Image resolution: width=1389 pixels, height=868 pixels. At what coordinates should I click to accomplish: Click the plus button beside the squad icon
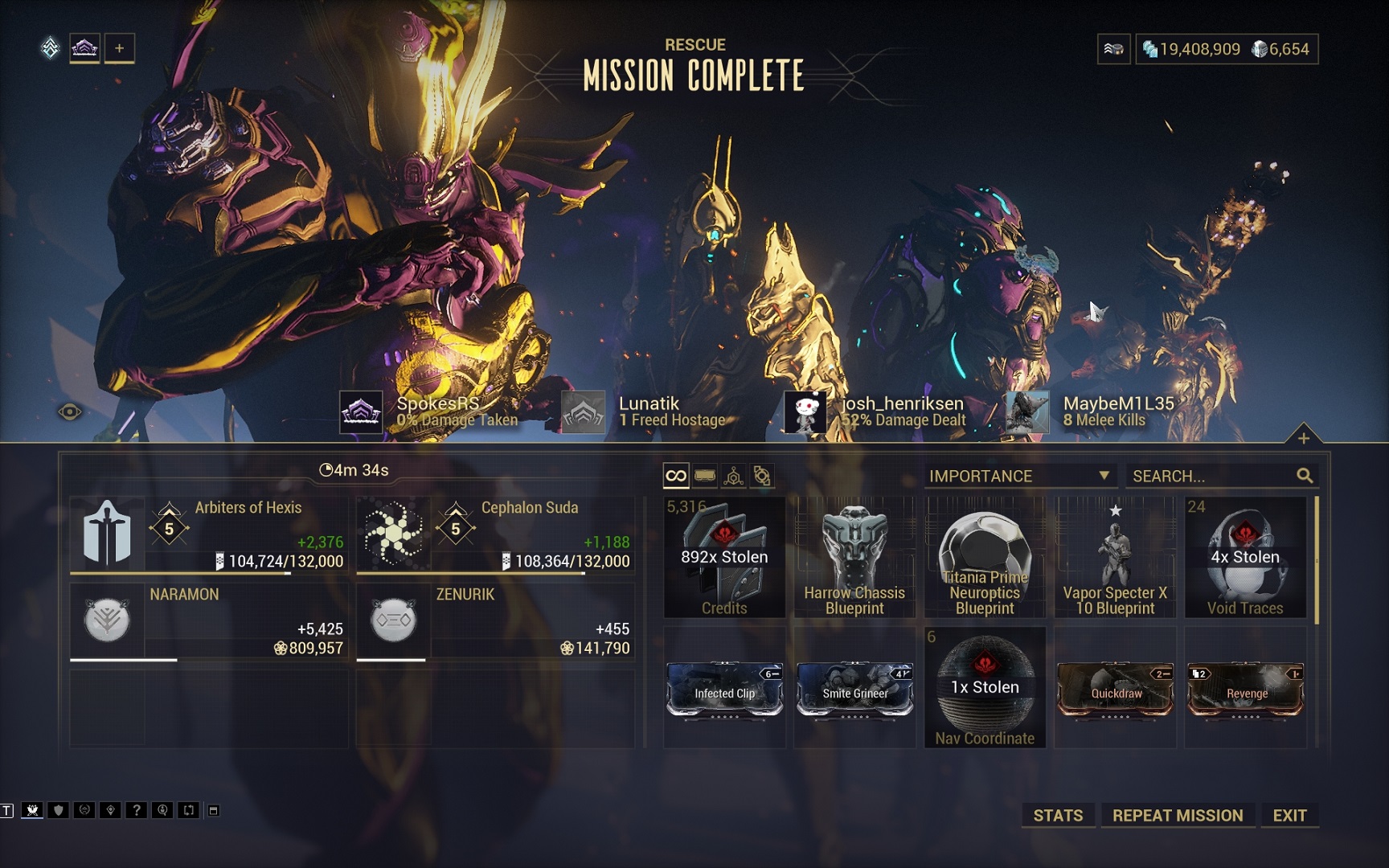point(119,48)
